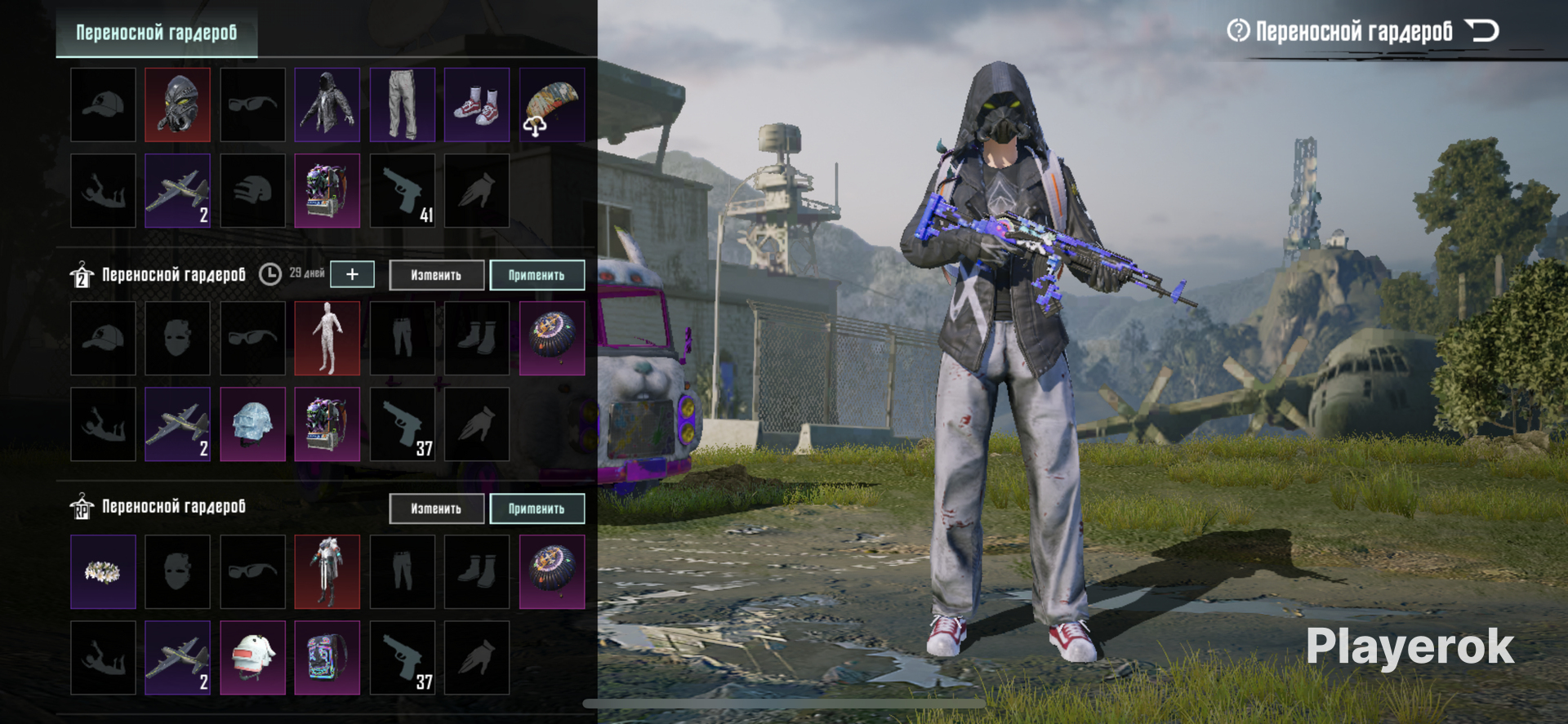Click Изменить beside the 29 days timer
This screenshot has width=1568, height=724.
point(436,275)
